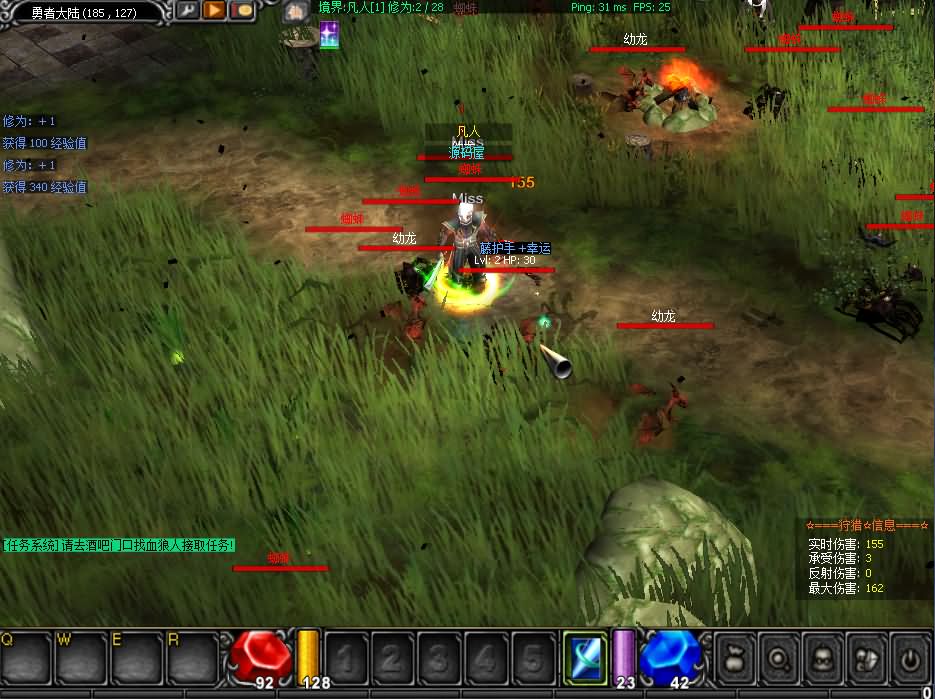The height and width of the screenshot is (699, 935).
Task: Open the character face button
Action: 824,658
